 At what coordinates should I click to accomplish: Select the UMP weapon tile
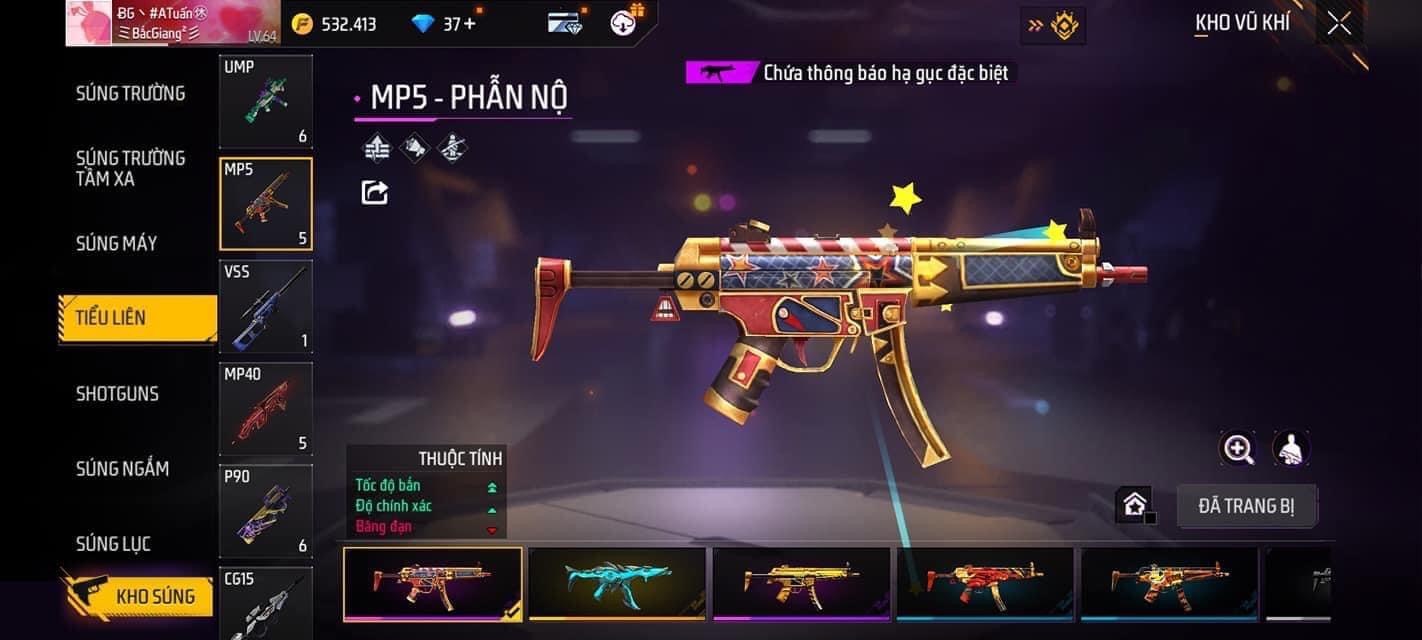(x=265, y=101)
